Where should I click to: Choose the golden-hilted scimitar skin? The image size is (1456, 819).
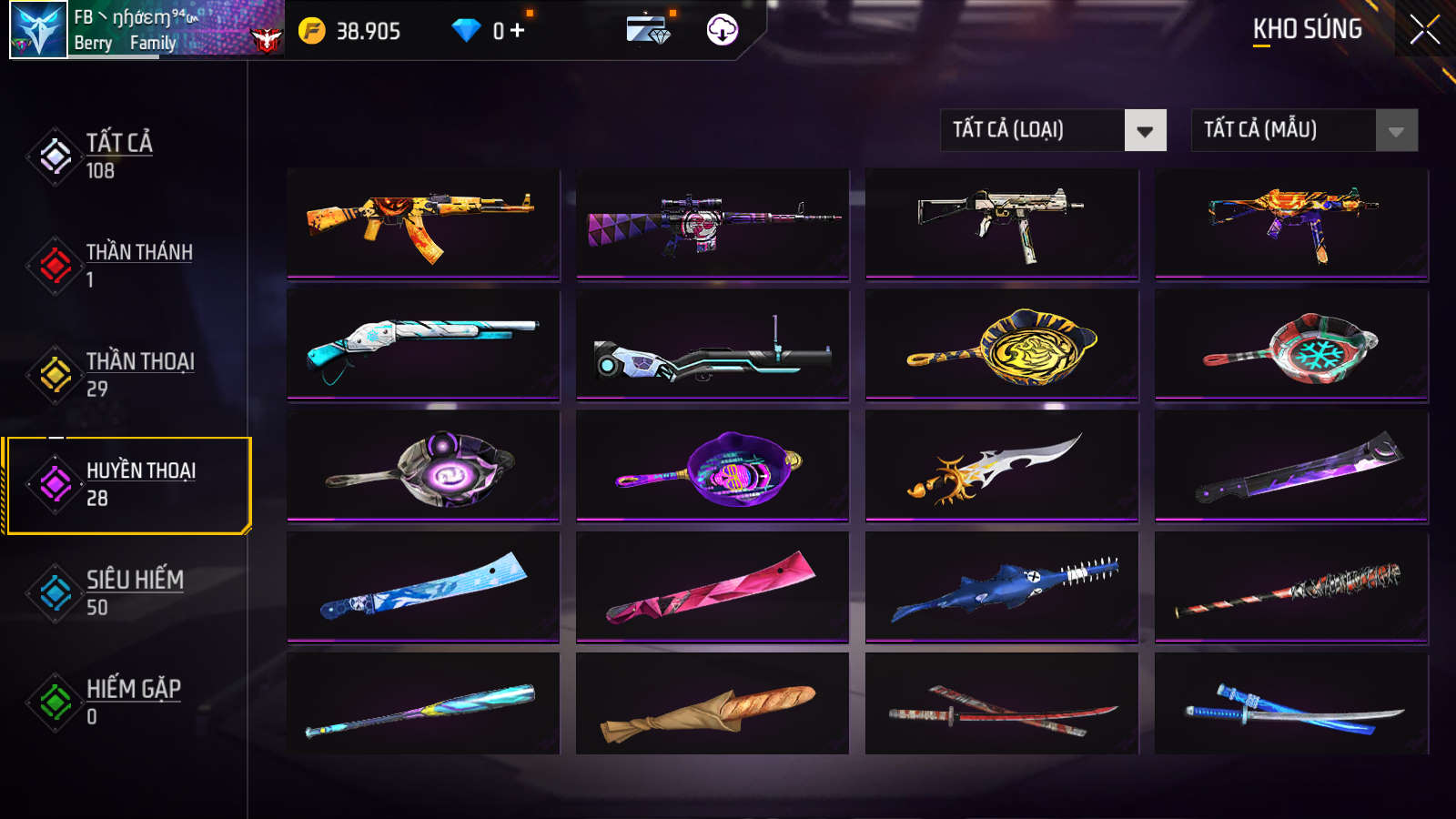(x=1002, y=466)
